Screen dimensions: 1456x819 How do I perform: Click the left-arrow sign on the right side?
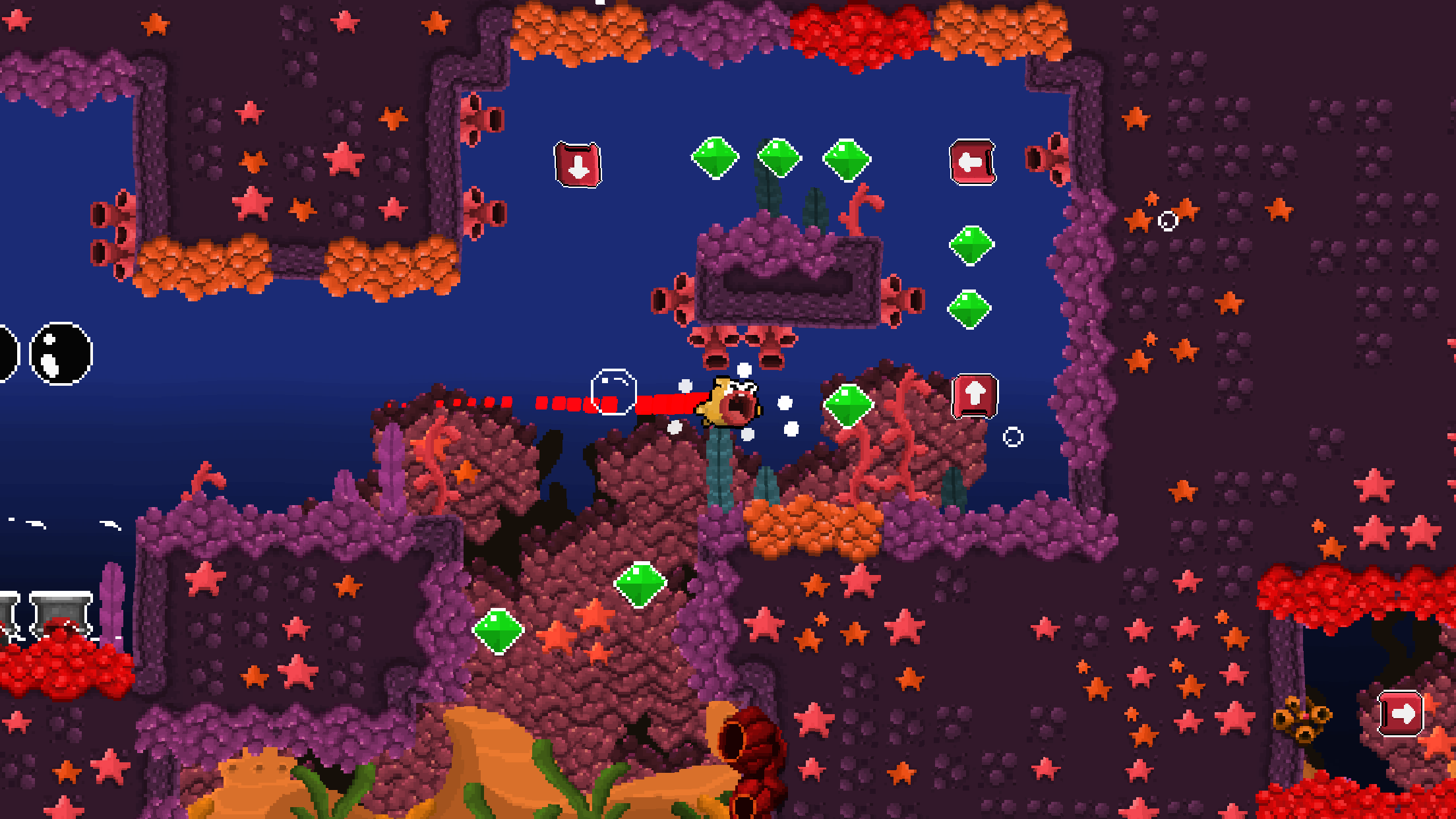(x=973, y=161)
